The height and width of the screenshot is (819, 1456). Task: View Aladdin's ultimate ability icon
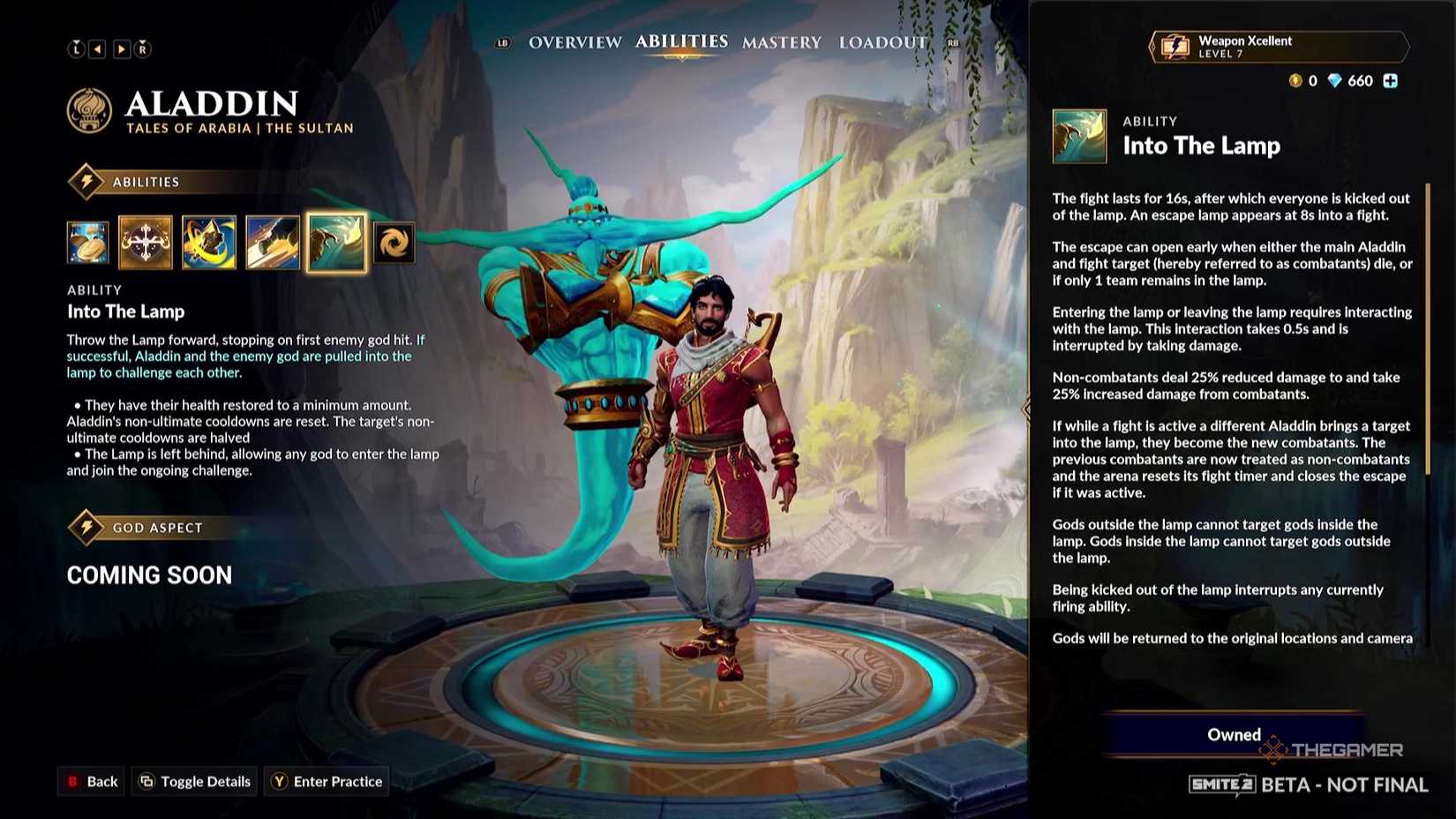click(394, 243)
